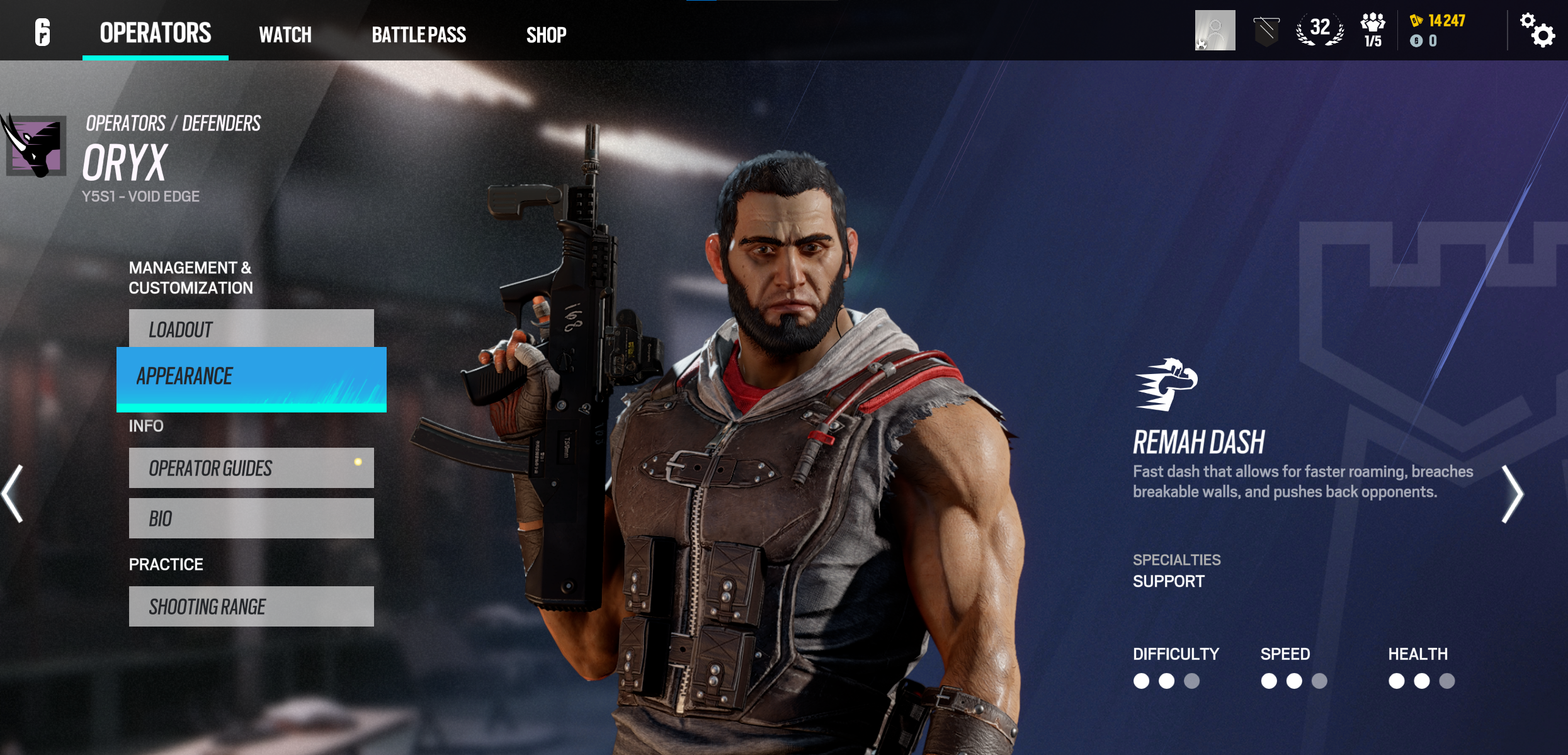Screen dimensions: 1568x755
Task: Show the previous operator with left arrow
Action: point(13,494)
